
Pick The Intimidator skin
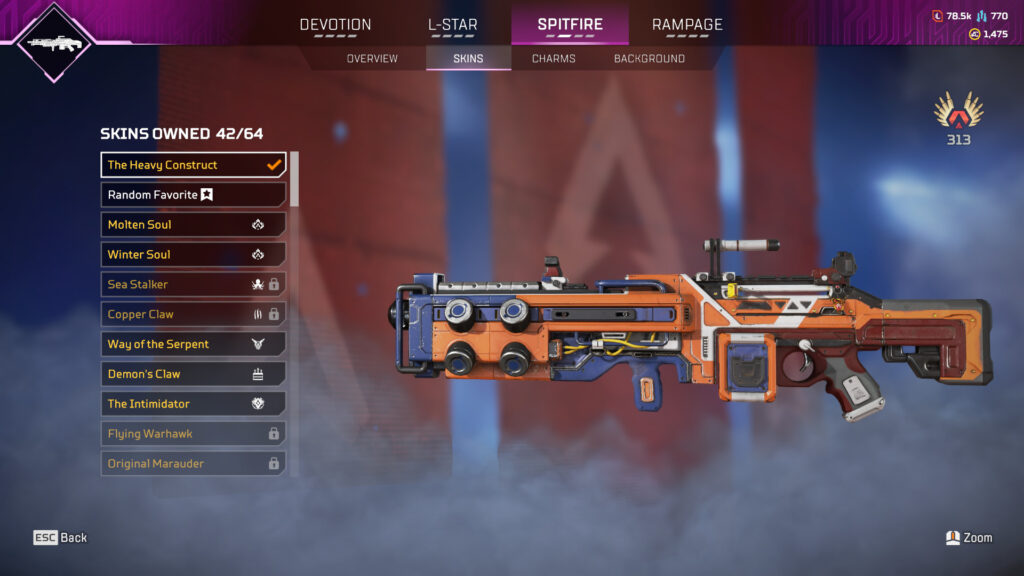[193, 404]
